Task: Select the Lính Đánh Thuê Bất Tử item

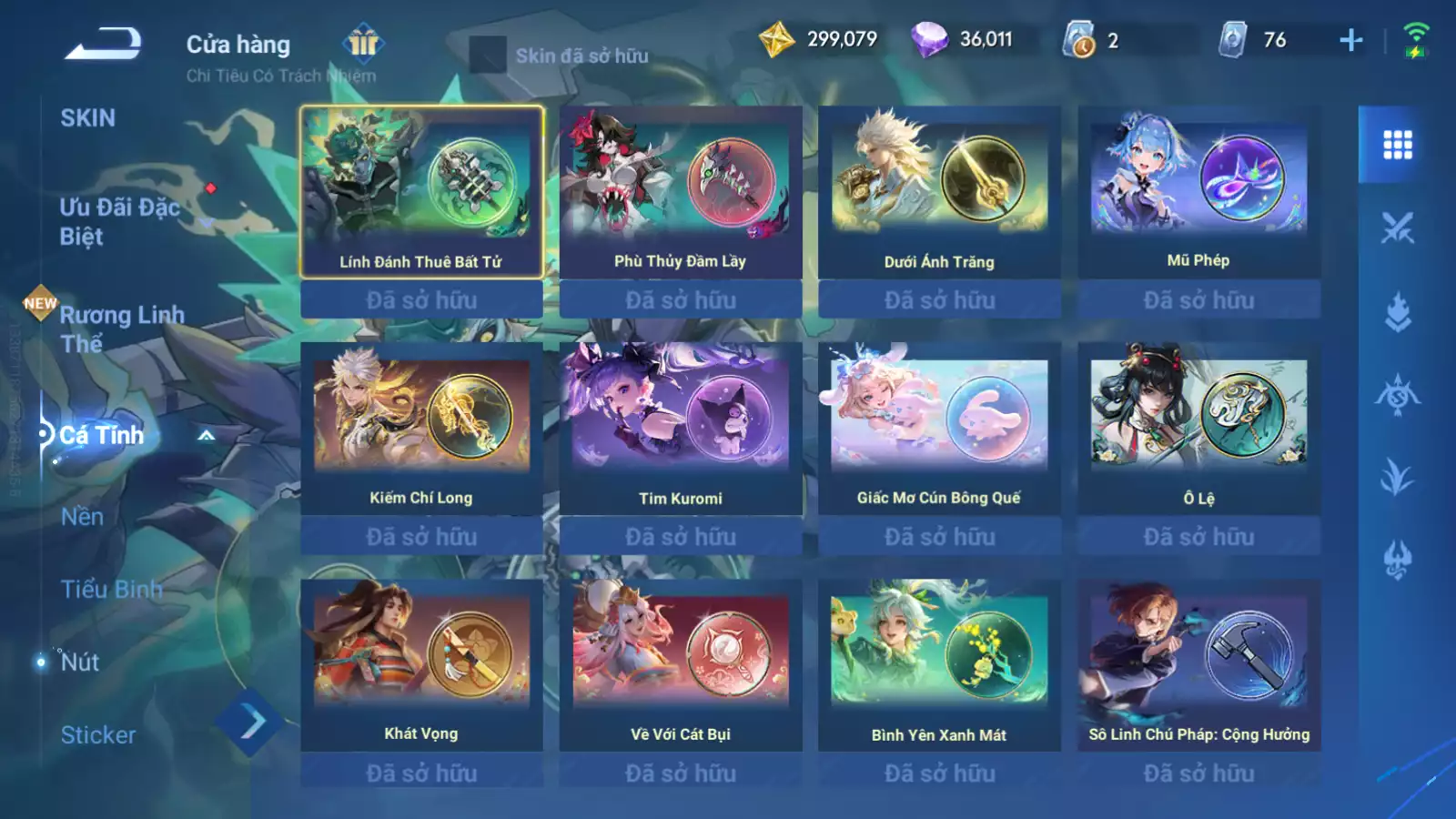Action: coord(421,192)
